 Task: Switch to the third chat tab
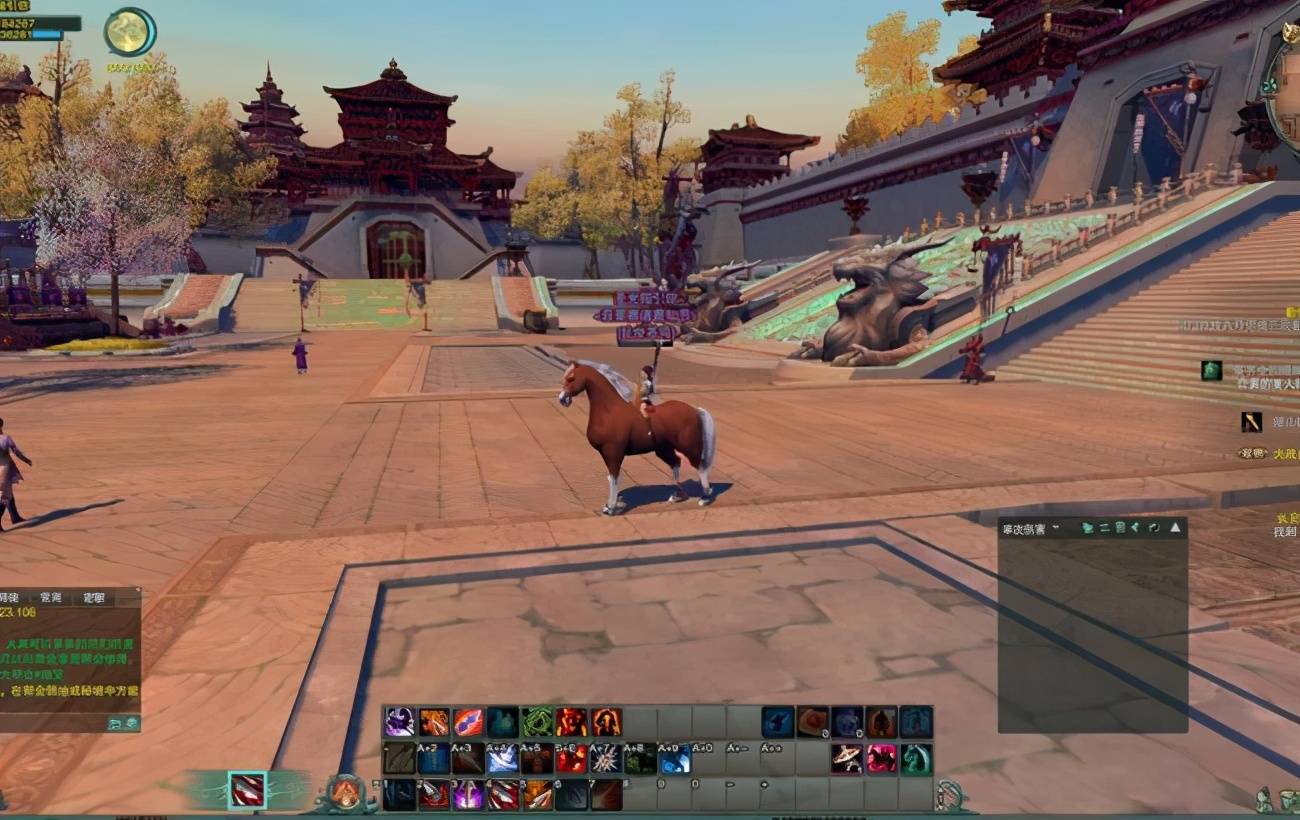coord(95,597)
